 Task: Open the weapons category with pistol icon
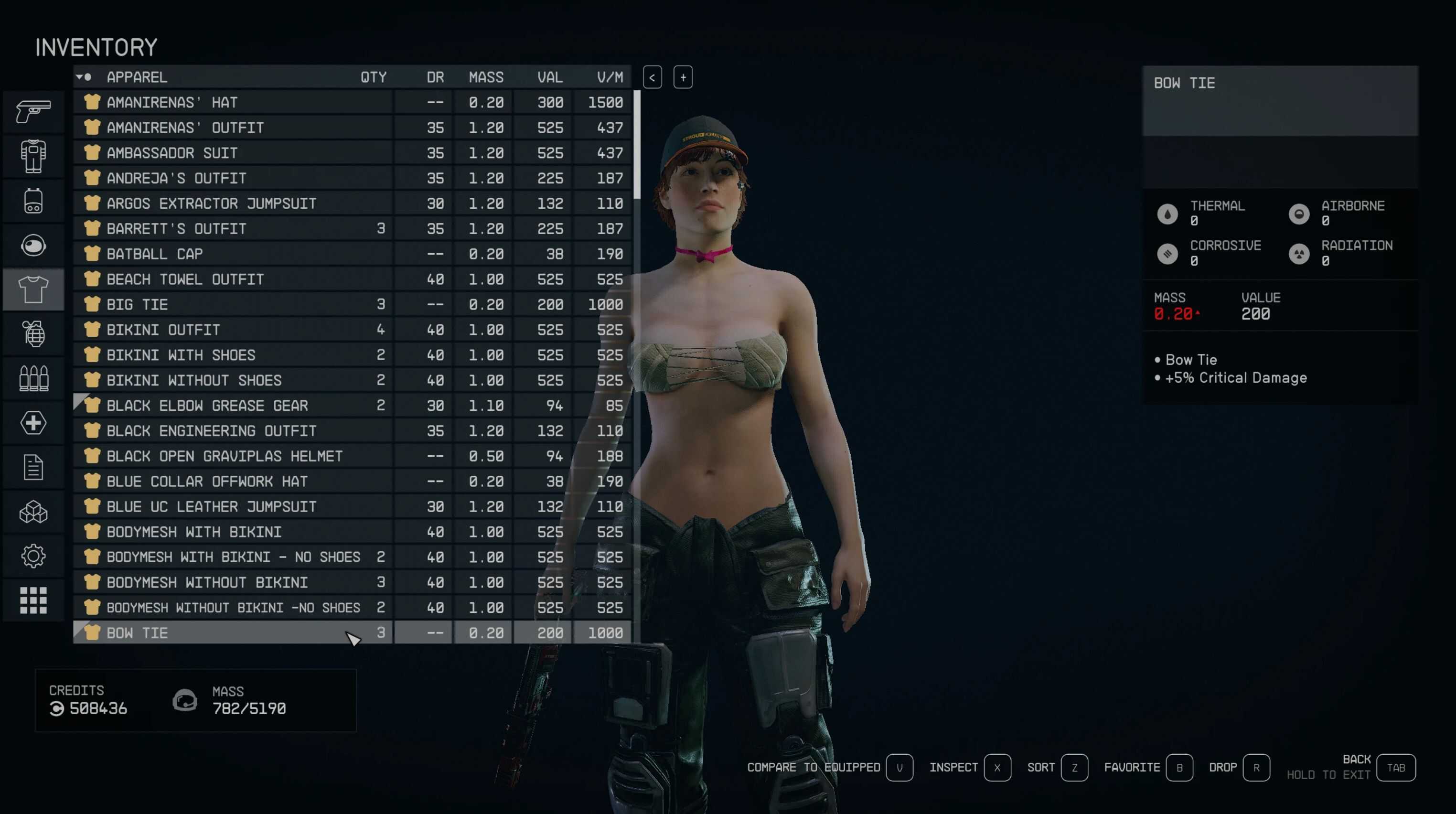[33, 111]
